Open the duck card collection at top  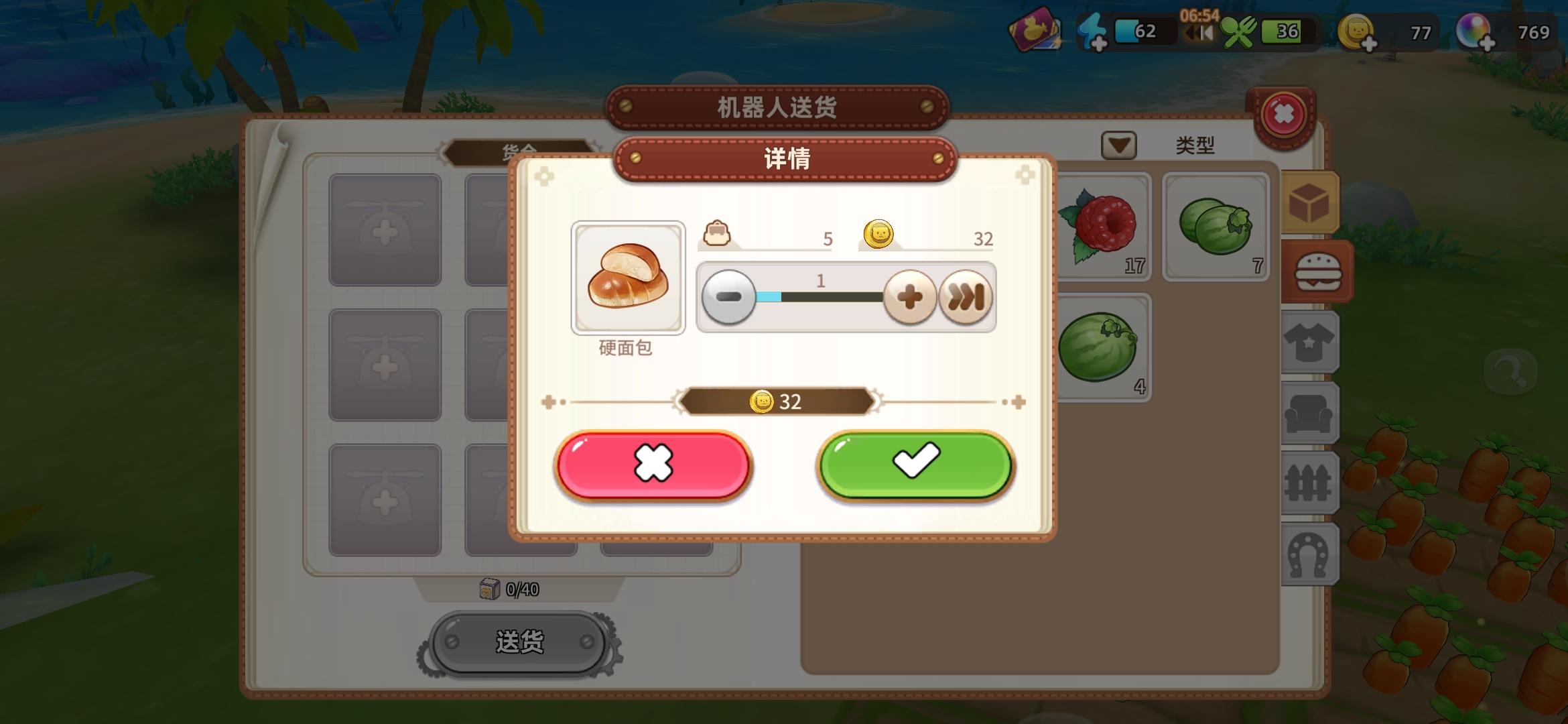pos(1035,31)
